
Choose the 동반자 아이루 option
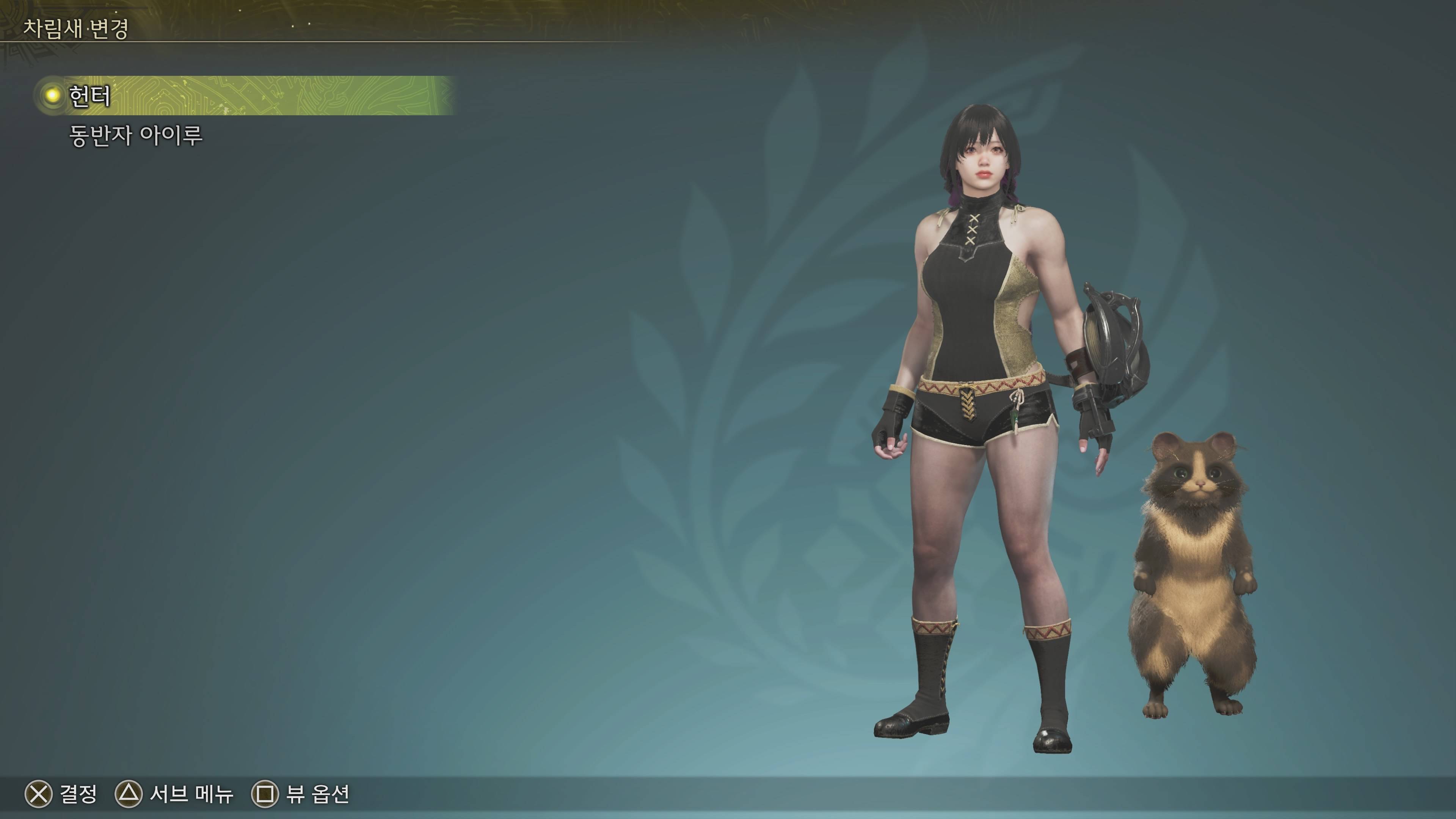(136, 136)
